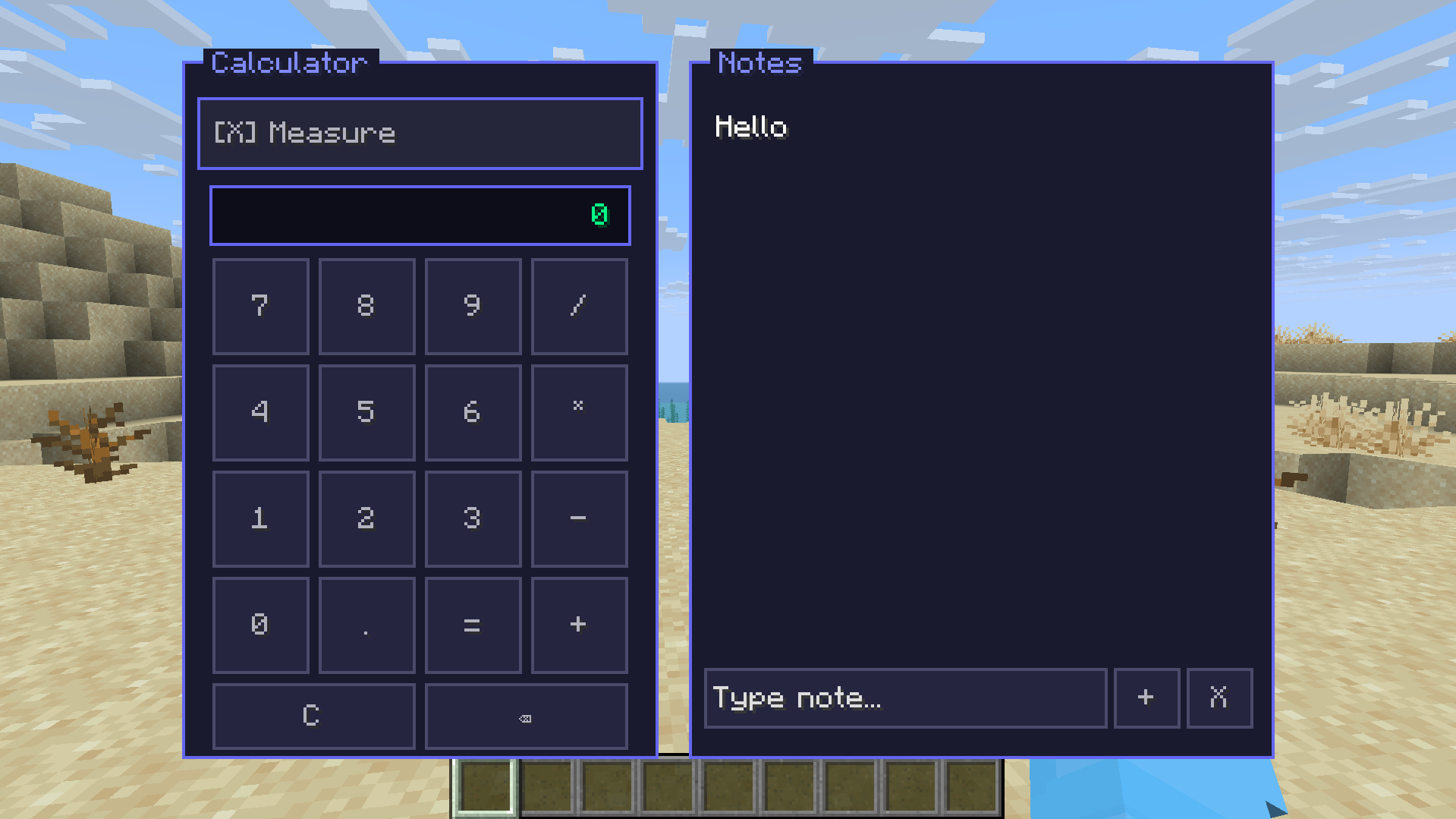Click the Type note input field
The image size is (1456, 819).
tap(904, 698)
